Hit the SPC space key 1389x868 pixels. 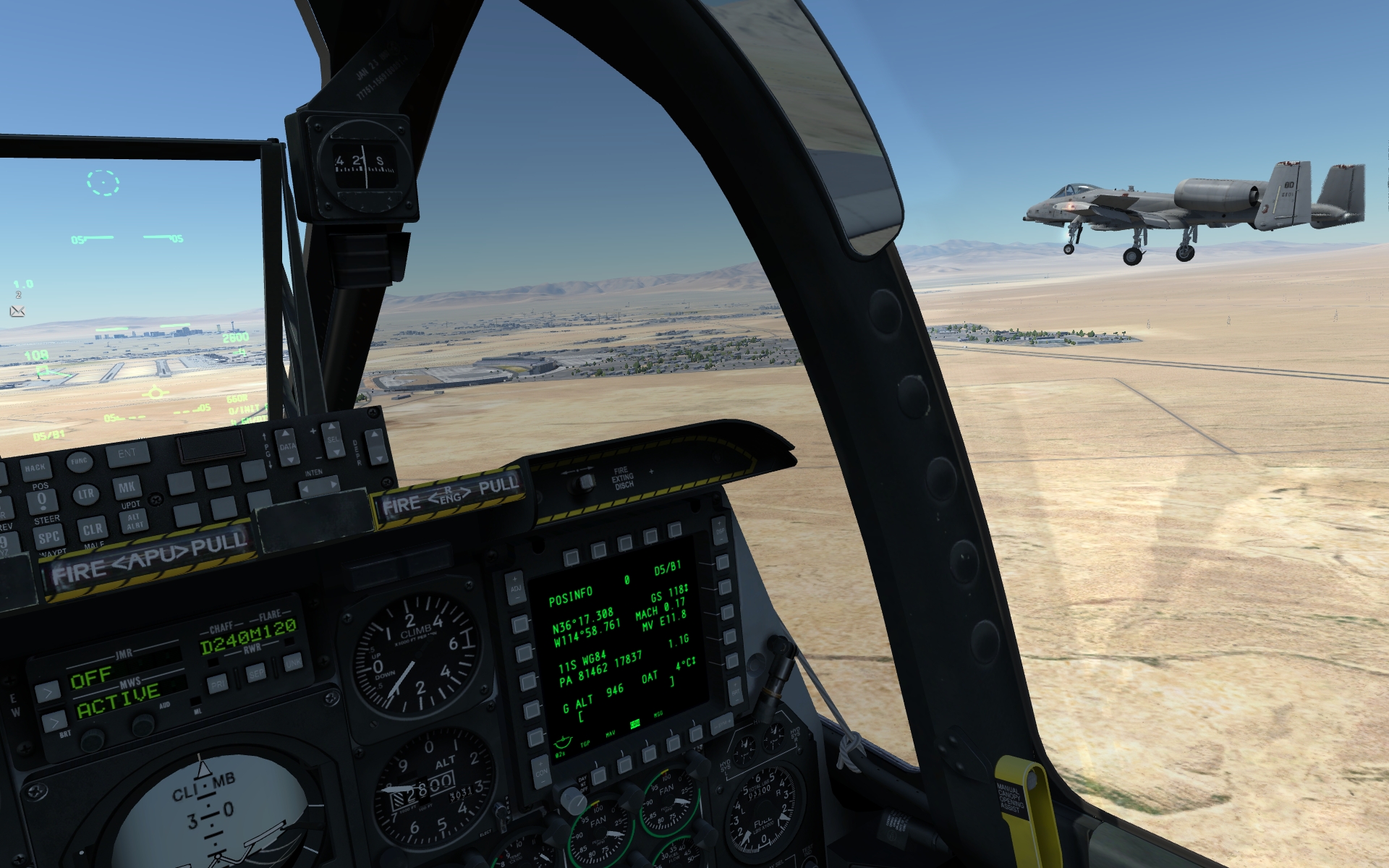[49, 537]
